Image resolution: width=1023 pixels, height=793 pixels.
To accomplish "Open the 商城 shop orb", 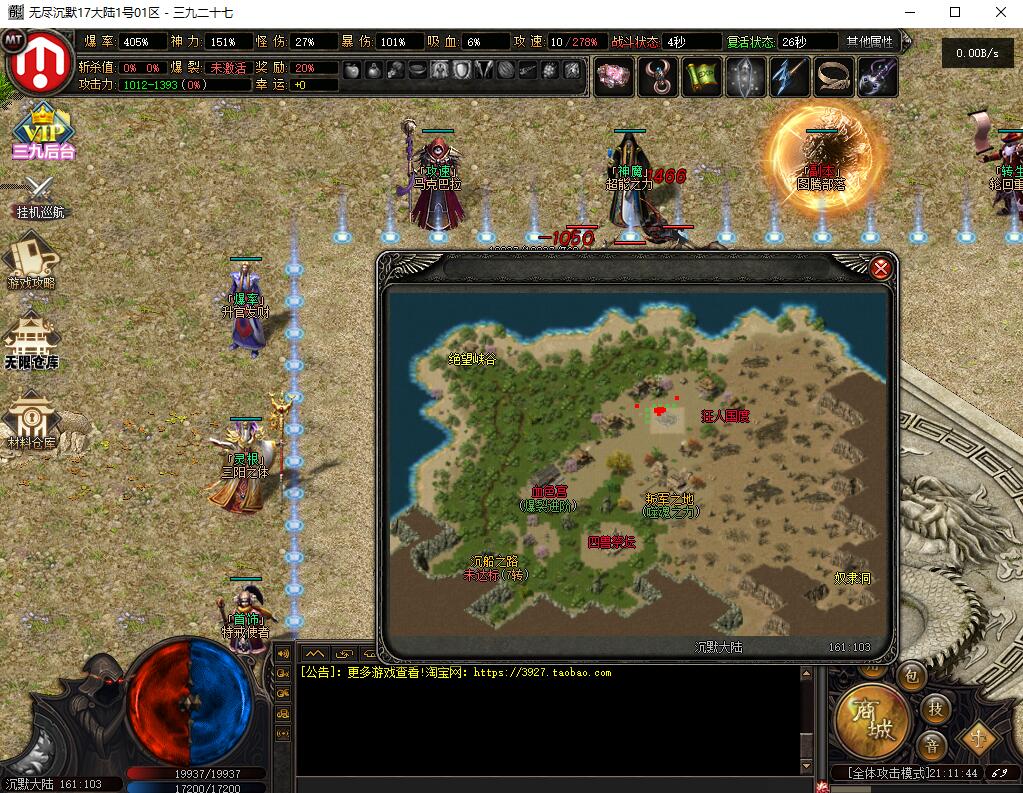I will click(x=872, y=721).
